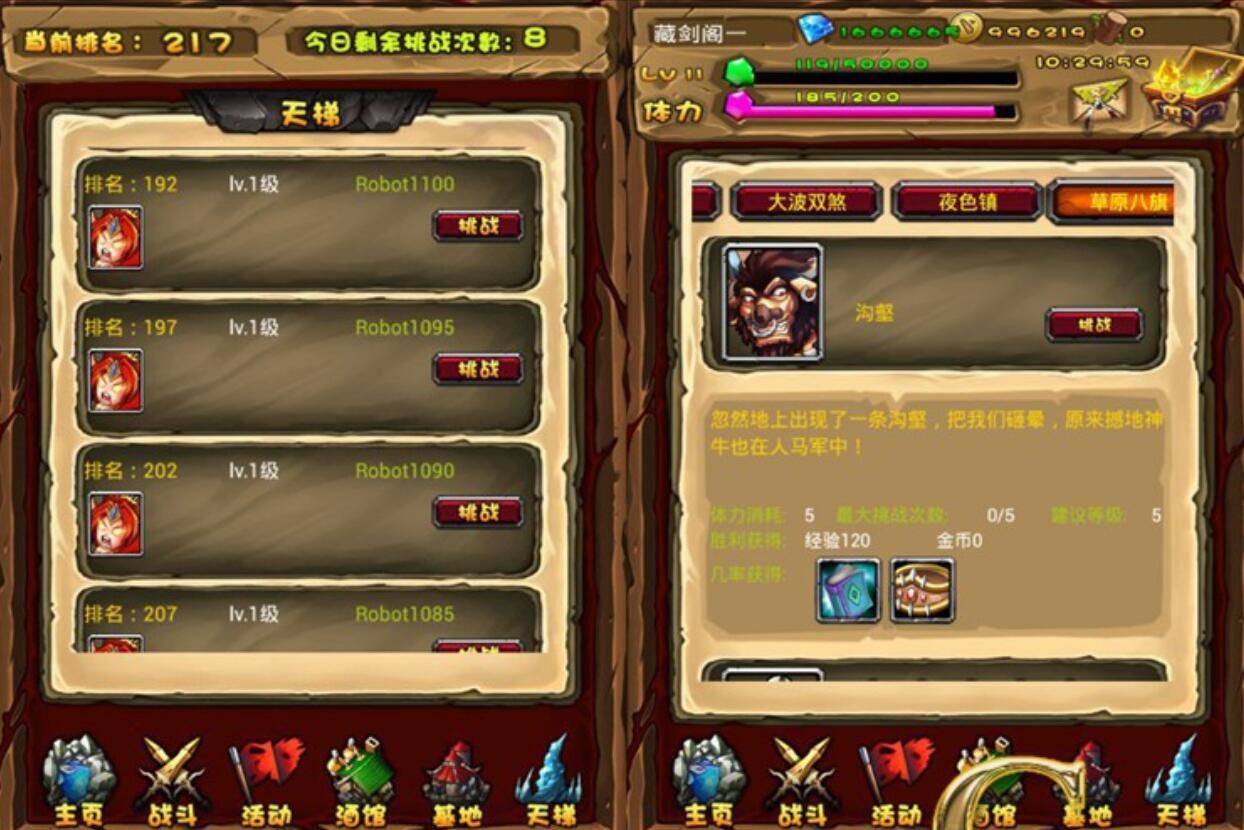Click the gold coin currency icon

tap(966, 29)
